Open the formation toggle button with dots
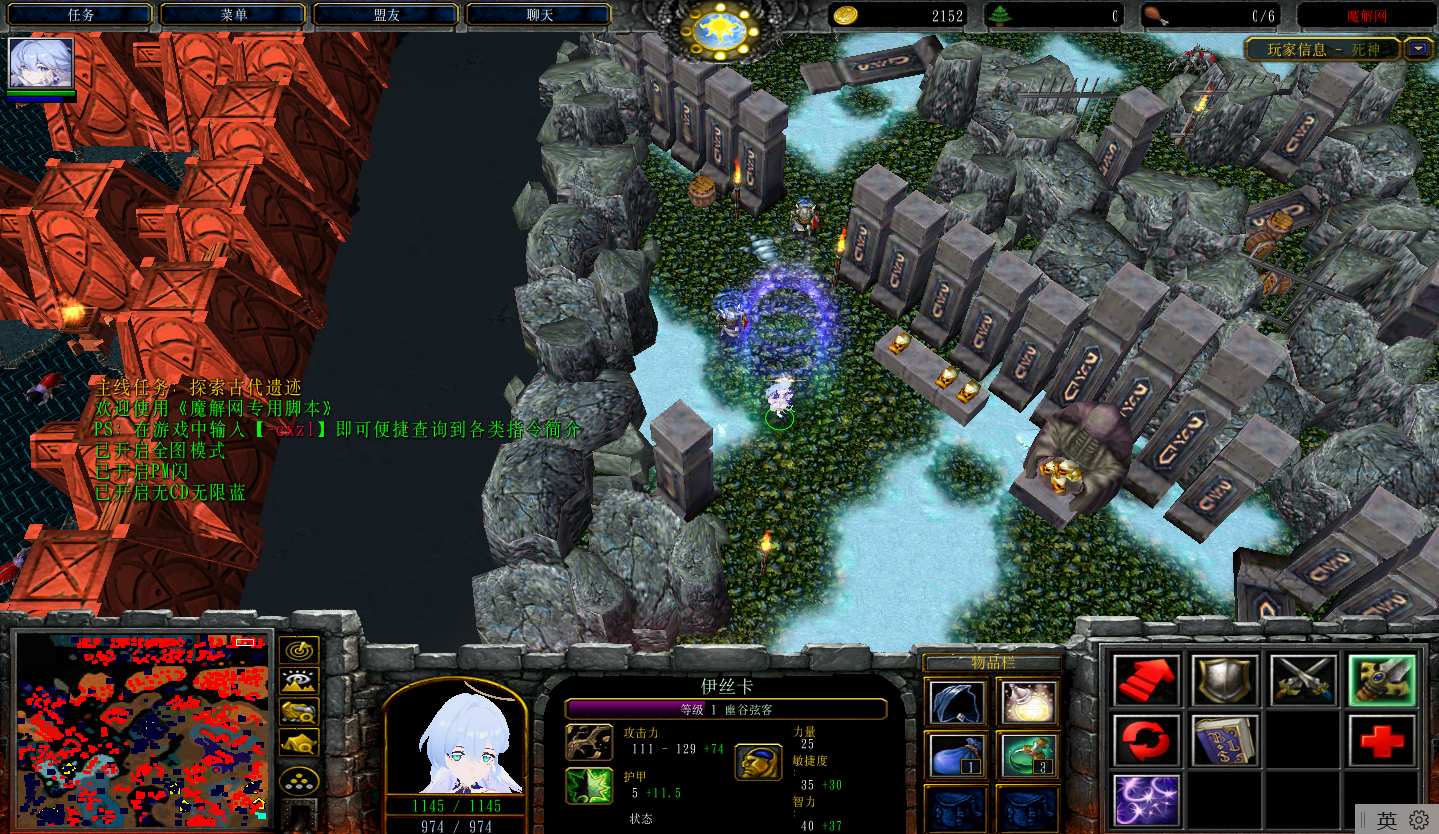This screenshot has width=1439, height=834. pyautogui.click(x=298, y=781)
